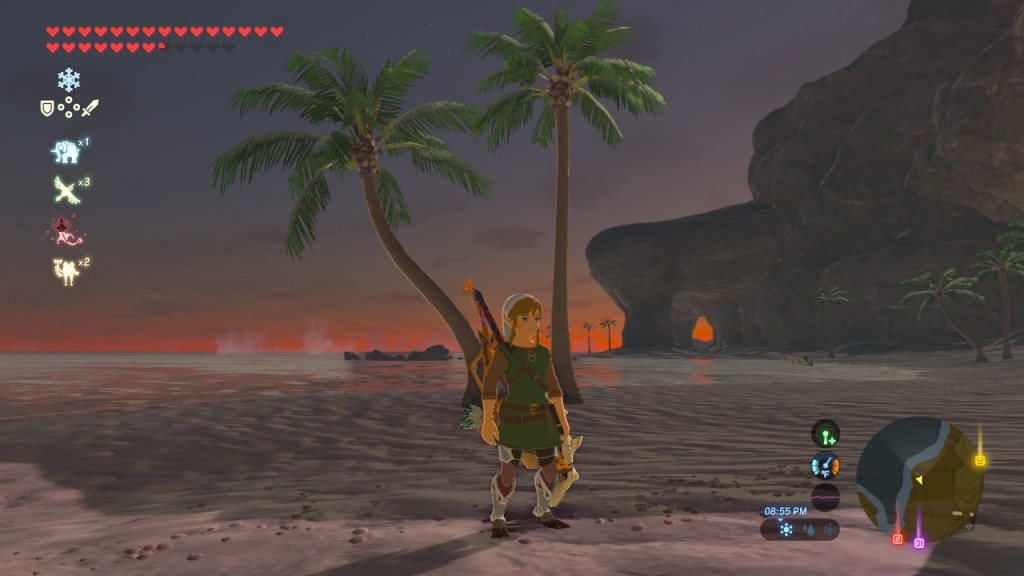Click the temperature gauge icon
Viewport: 1024px width, 576px height.
825,465
